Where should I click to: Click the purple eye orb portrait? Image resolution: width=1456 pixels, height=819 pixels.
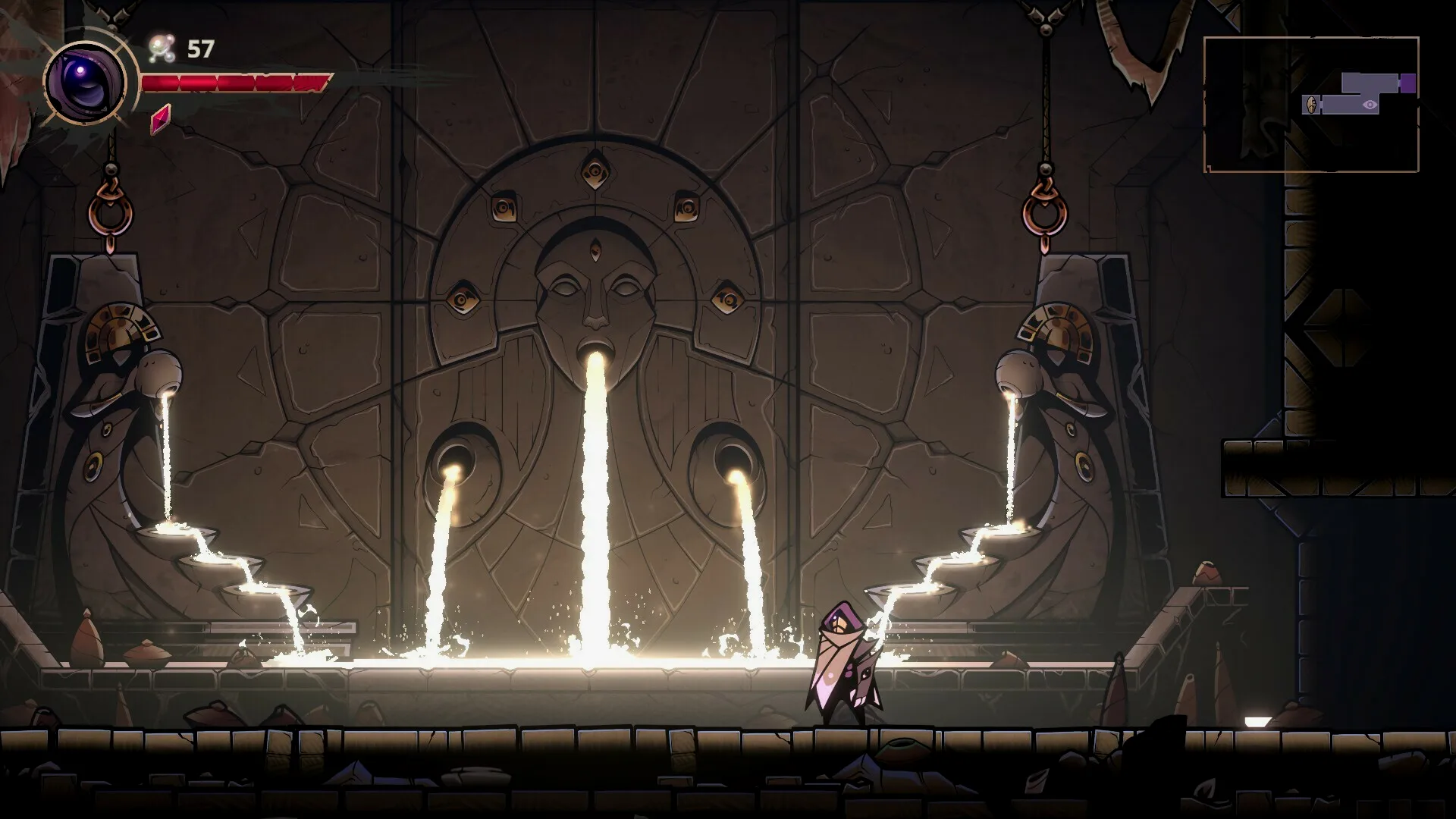[x=85, y=79]
